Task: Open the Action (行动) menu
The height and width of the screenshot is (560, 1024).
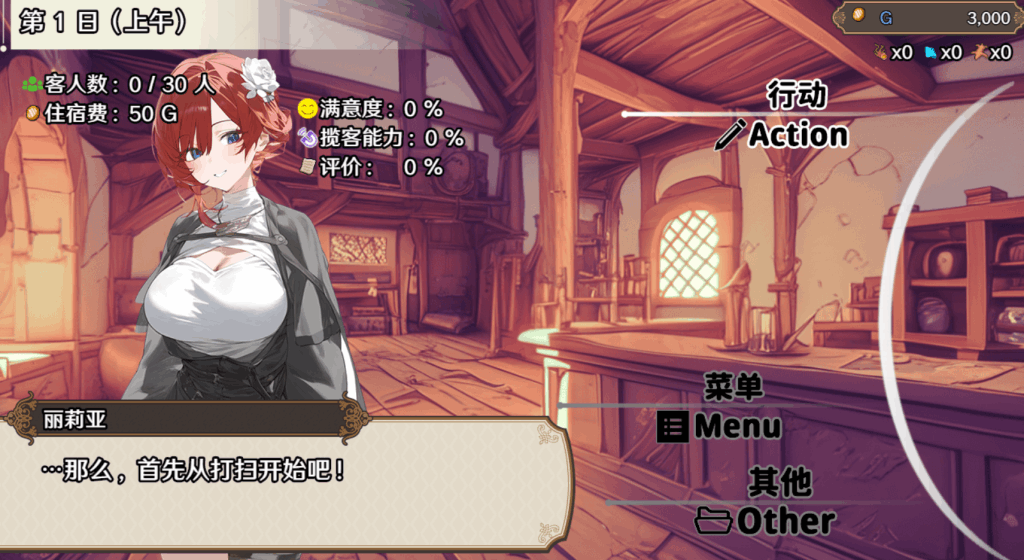Action: (x=784, y=134)
